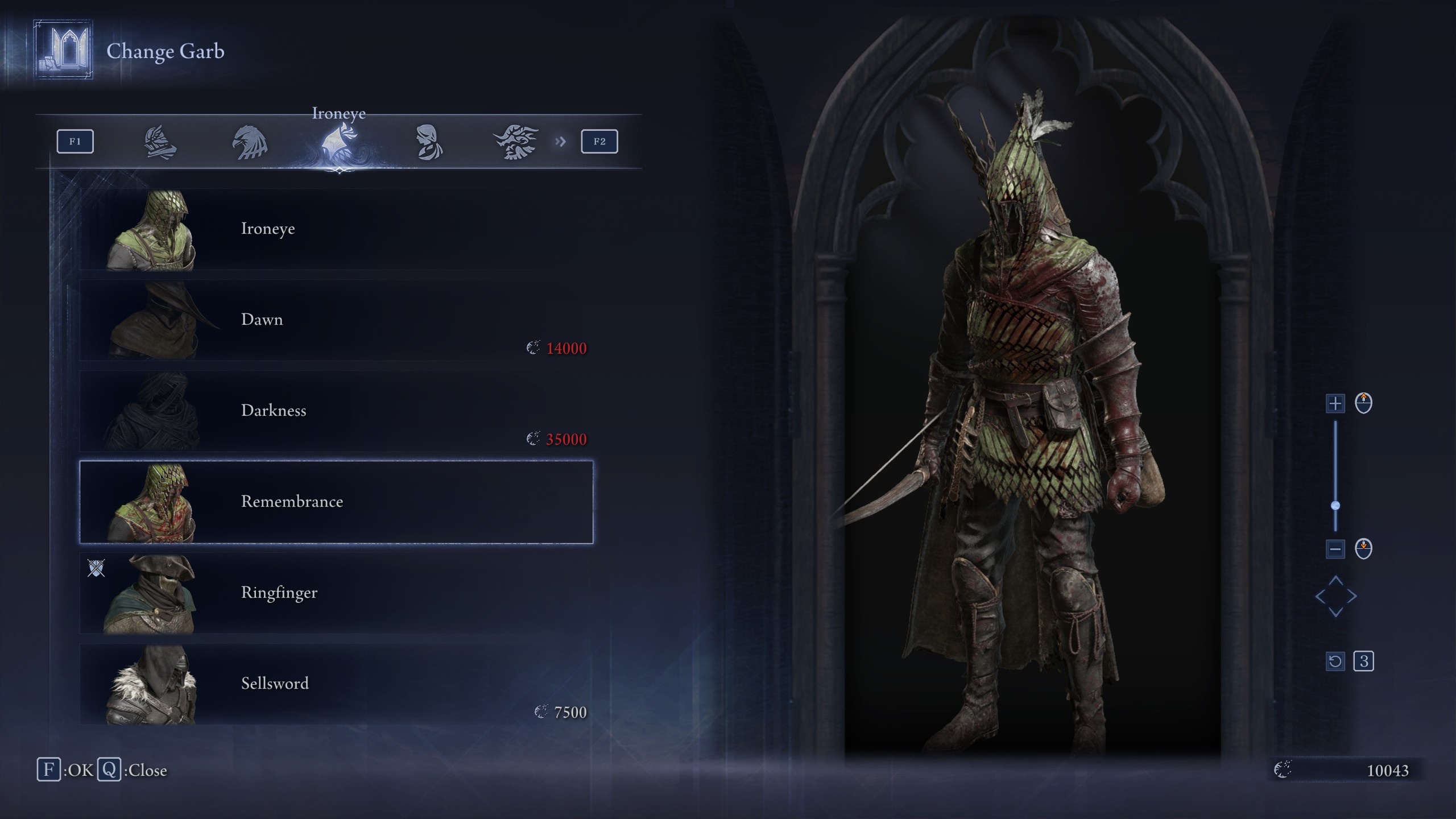Viewport: 1456px width, 819px height.
Task: Switch to the woman's profile character tab
Action: [428, 142]
